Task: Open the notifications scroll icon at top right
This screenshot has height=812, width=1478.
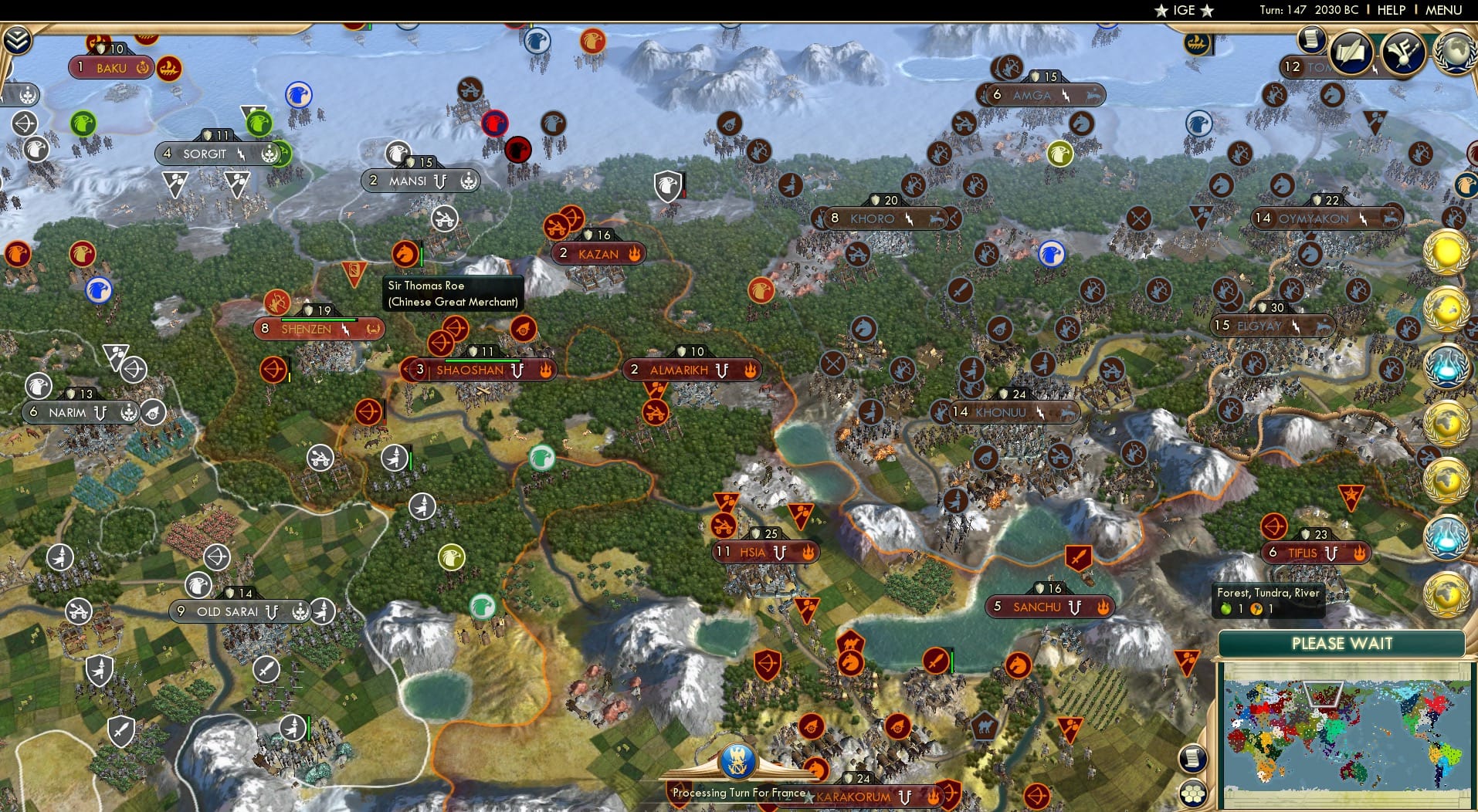Action: tap(1310, 41)
